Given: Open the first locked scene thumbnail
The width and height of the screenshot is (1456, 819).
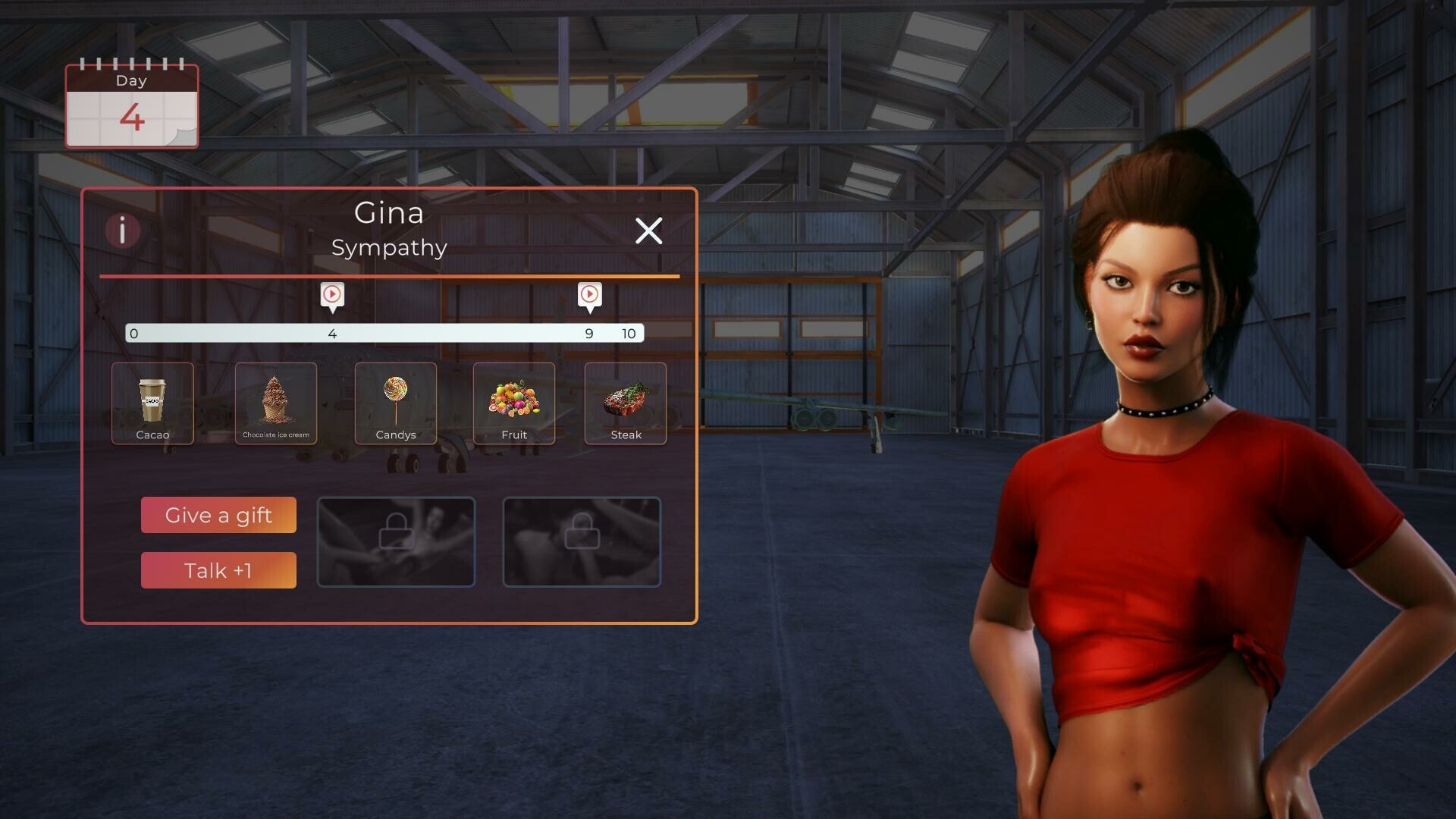Looking at the screenshot, I should (396, 541).
